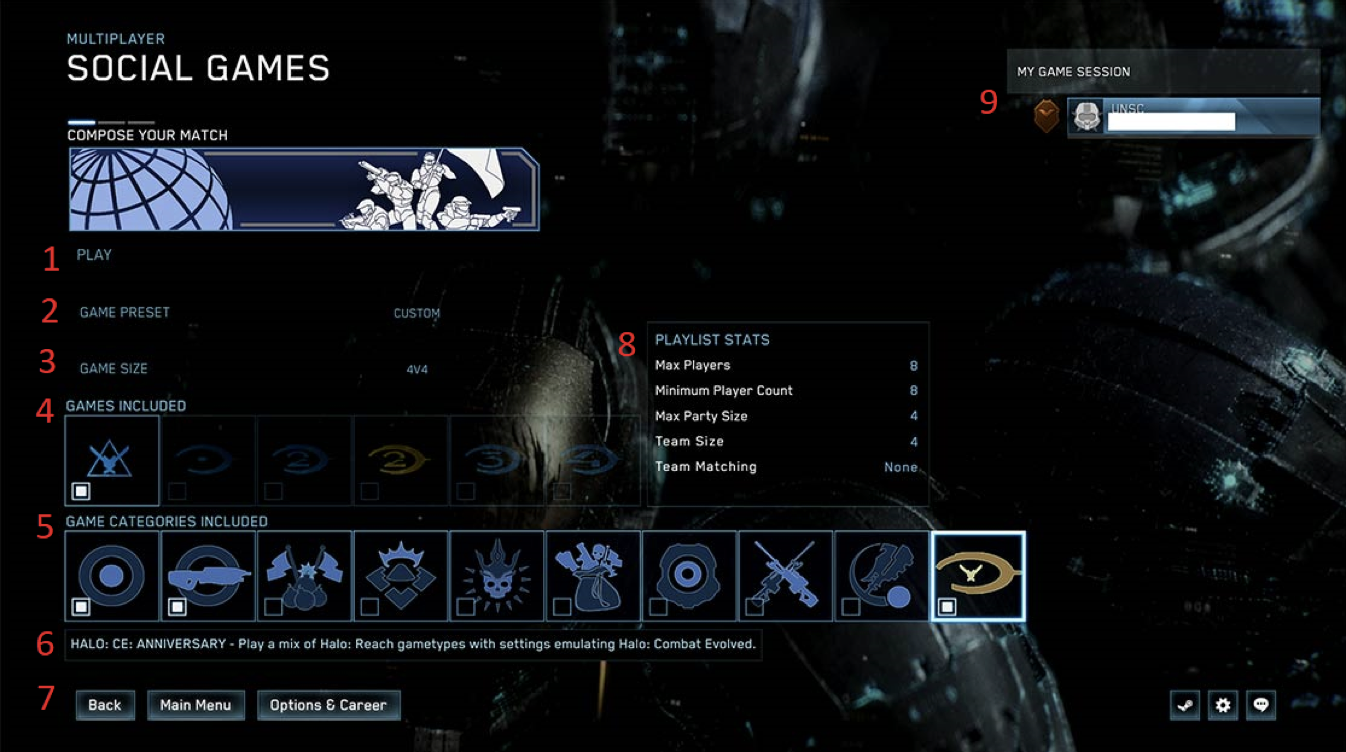Open Options & Career

(328, 705)
